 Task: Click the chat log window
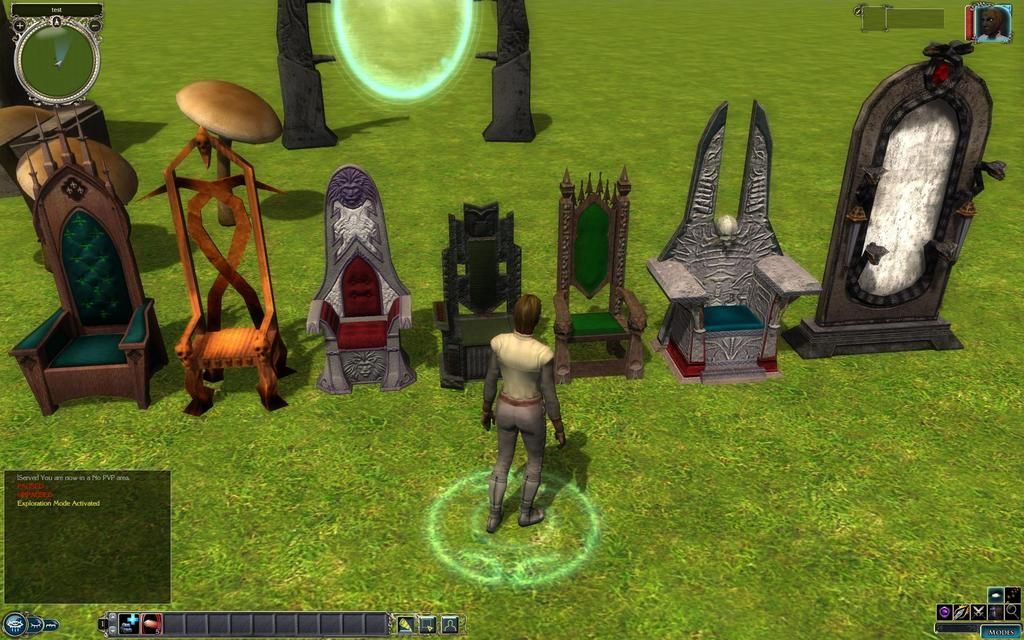pos(86,536)
